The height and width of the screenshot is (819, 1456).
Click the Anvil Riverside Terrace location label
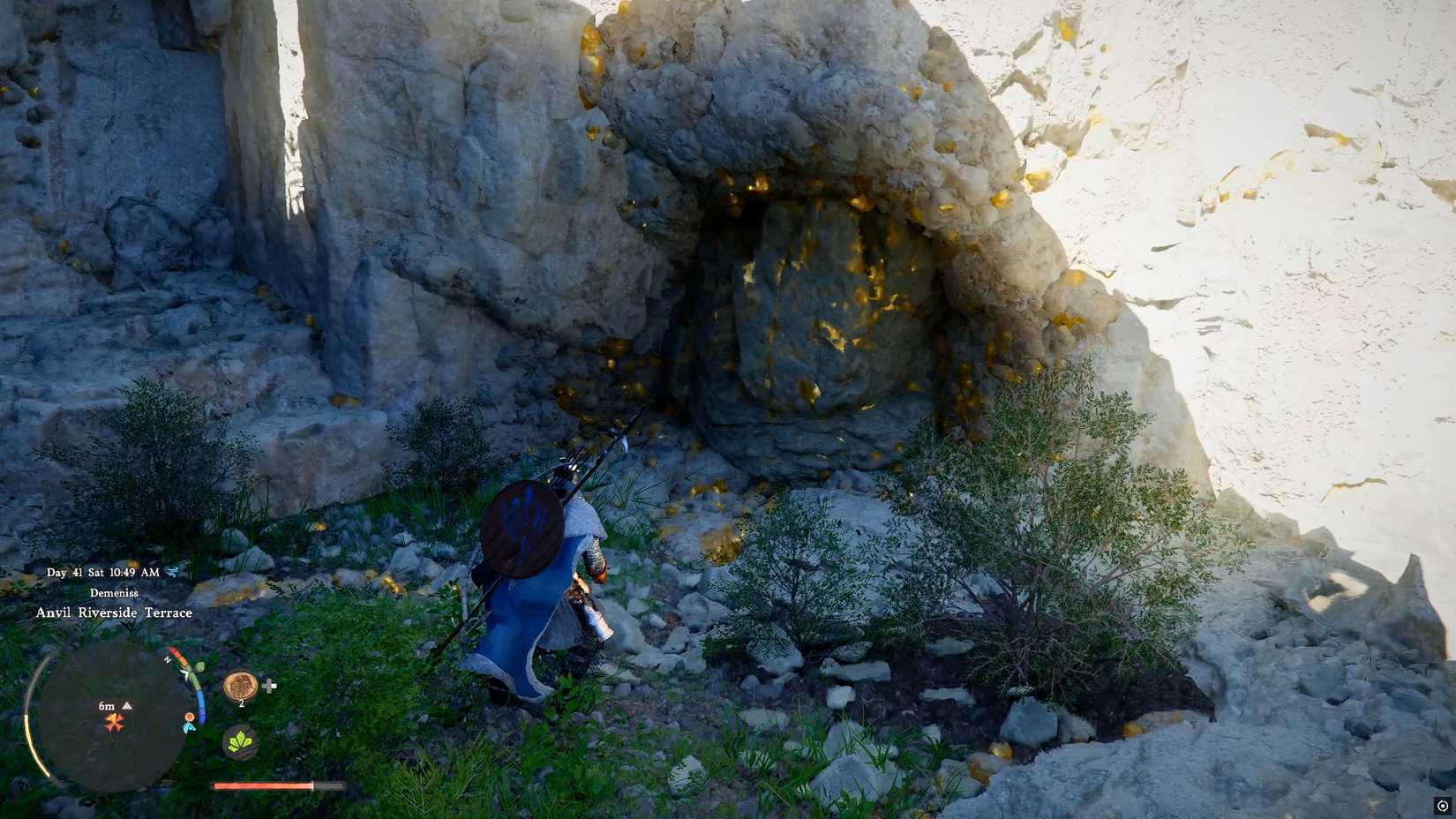115,612
